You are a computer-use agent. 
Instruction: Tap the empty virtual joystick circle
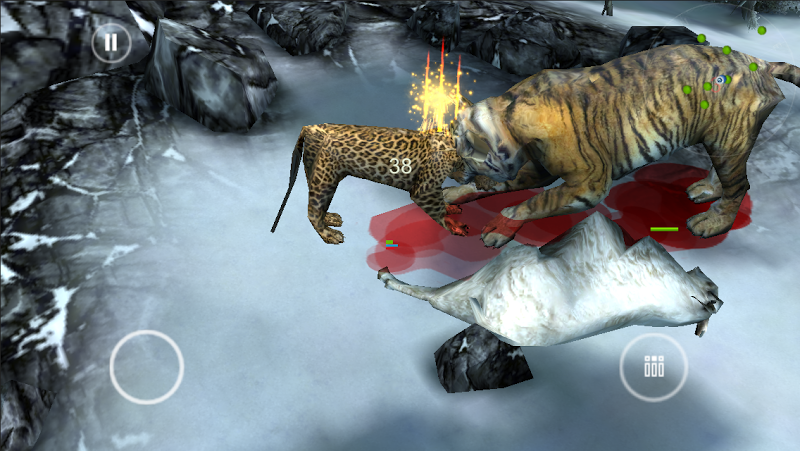coord(147,367)
